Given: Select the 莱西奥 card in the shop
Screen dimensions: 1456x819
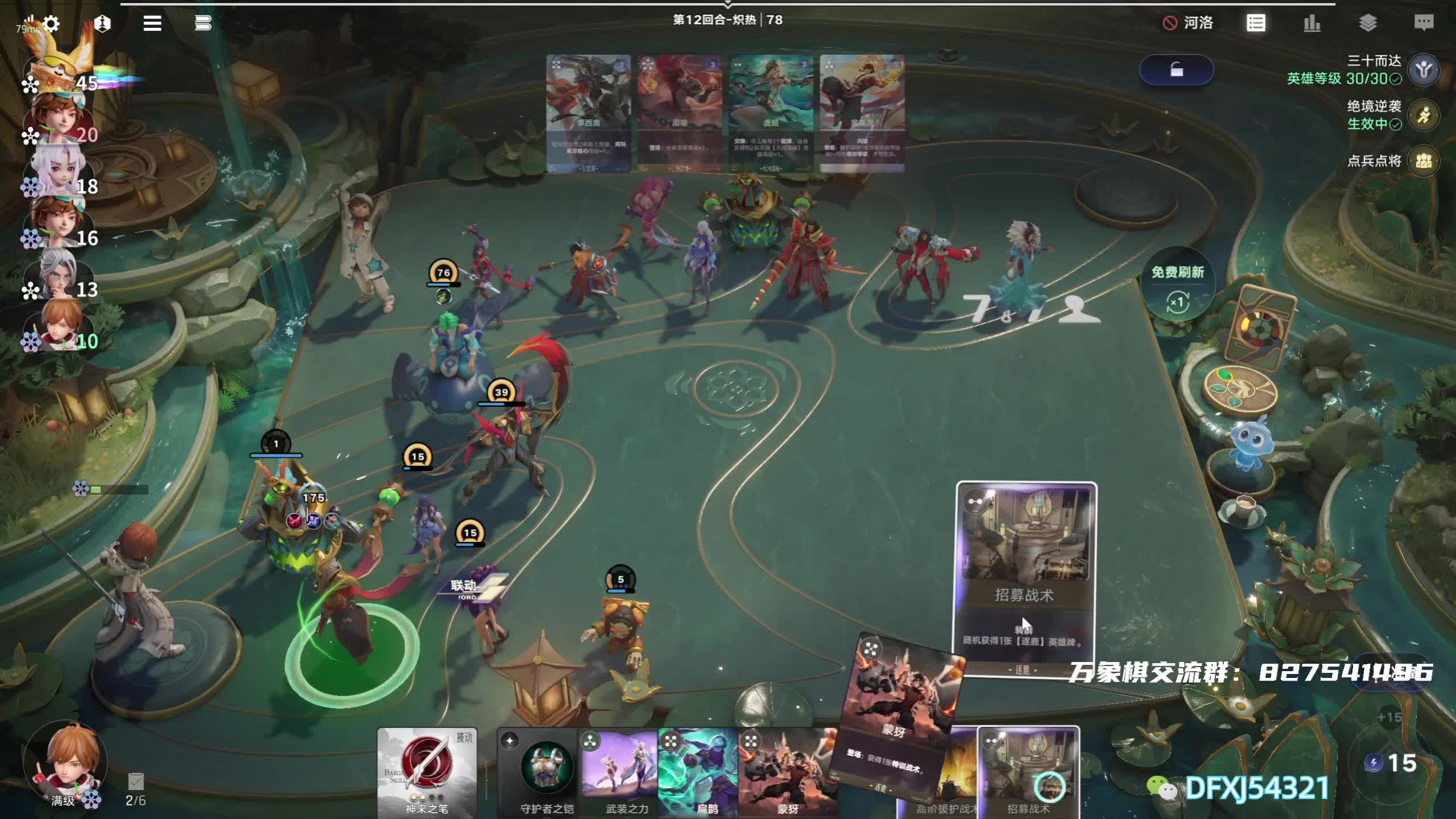Looking at the screenshot, I should click(588, 113).
